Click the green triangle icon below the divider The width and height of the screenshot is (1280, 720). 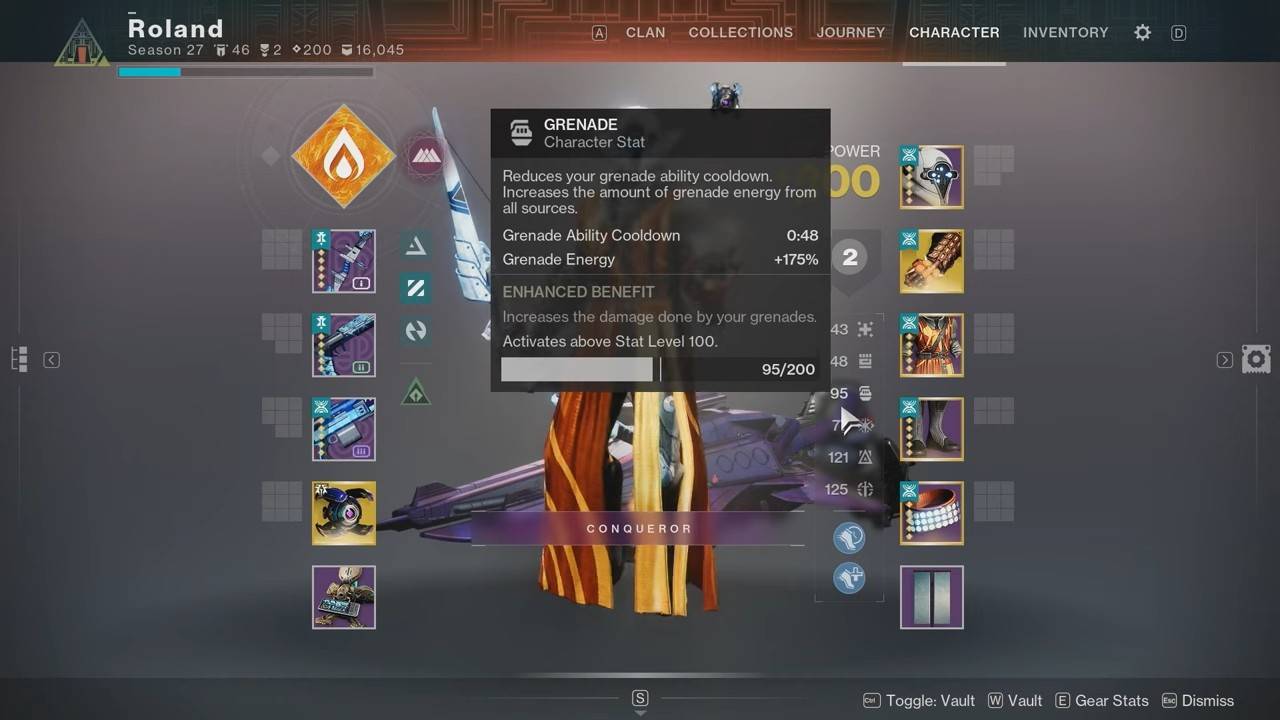point(416,392)
